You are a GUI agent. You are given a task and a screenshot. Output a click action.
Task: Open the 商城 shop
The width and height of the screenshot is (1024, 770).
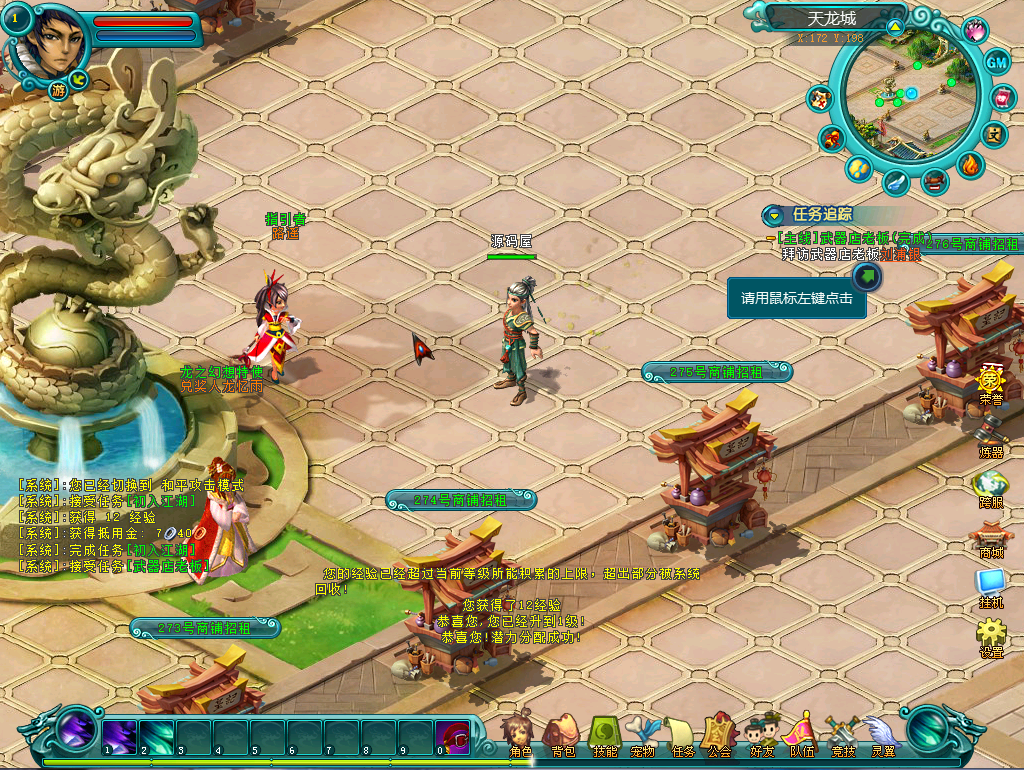990,538
